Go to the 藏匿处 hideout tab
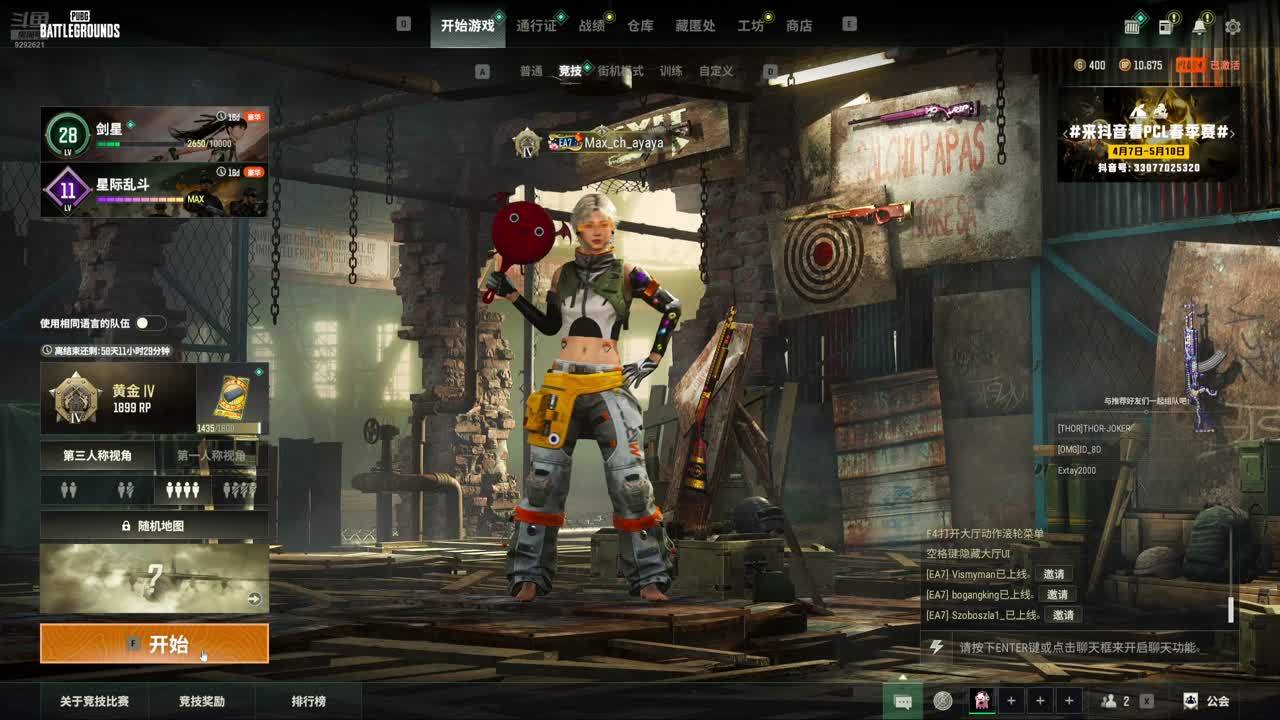1280x720 pixels. coord(695,26)
